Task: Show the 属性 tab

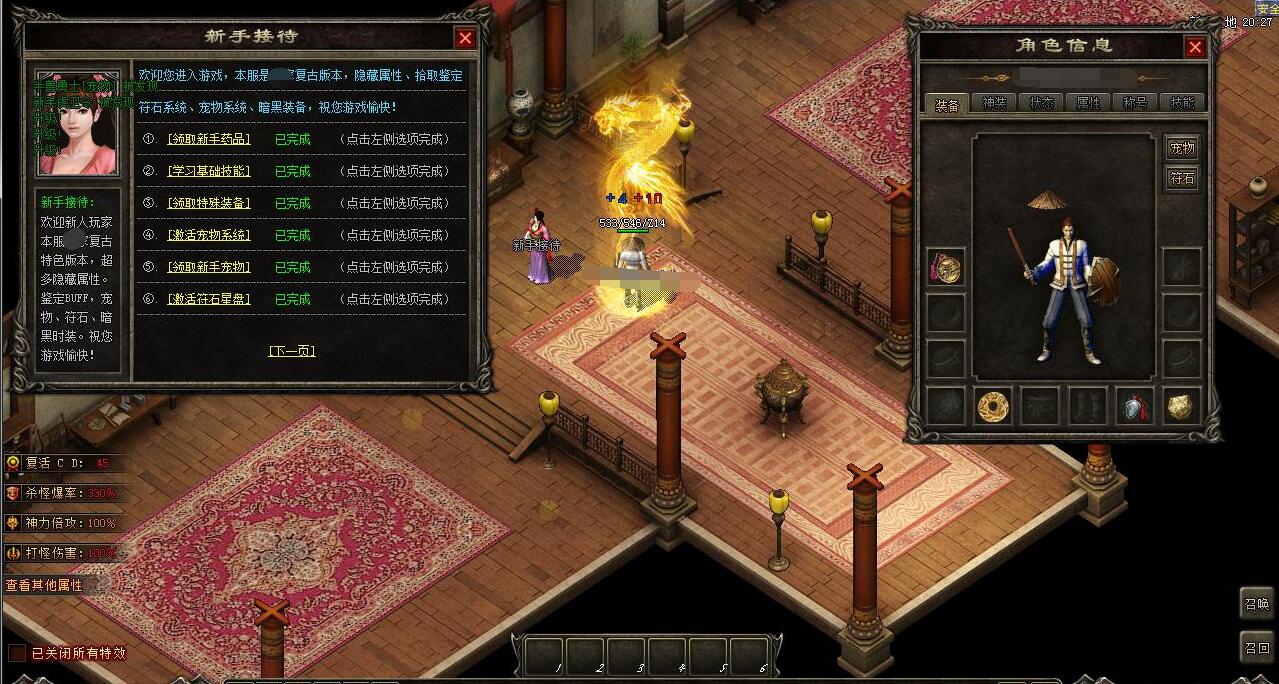Action: pyautogui.click(x=1088, y=103)
